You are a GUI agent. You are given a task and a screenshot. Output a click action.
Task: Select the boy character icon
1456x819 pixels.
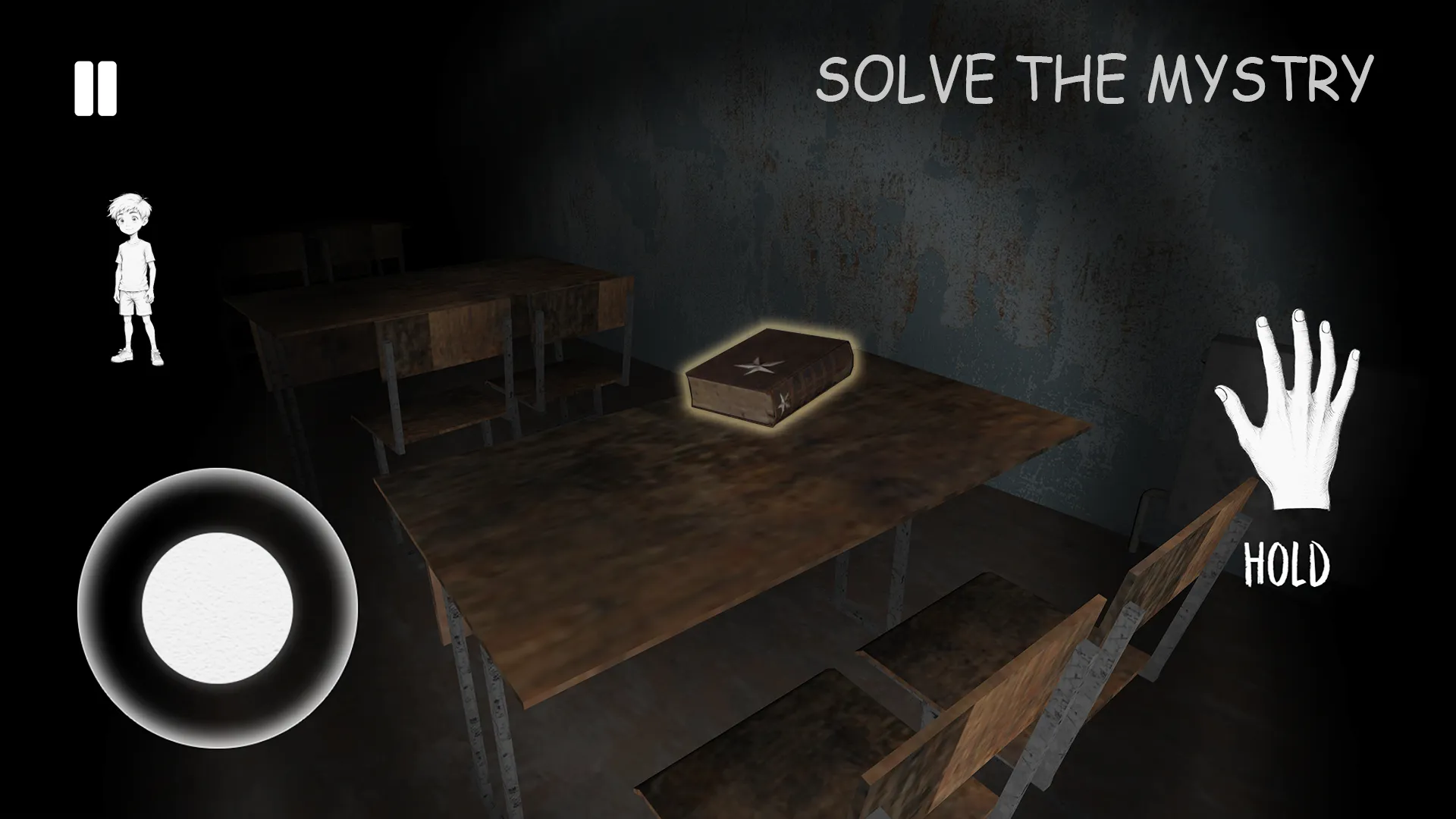[135, 277]
